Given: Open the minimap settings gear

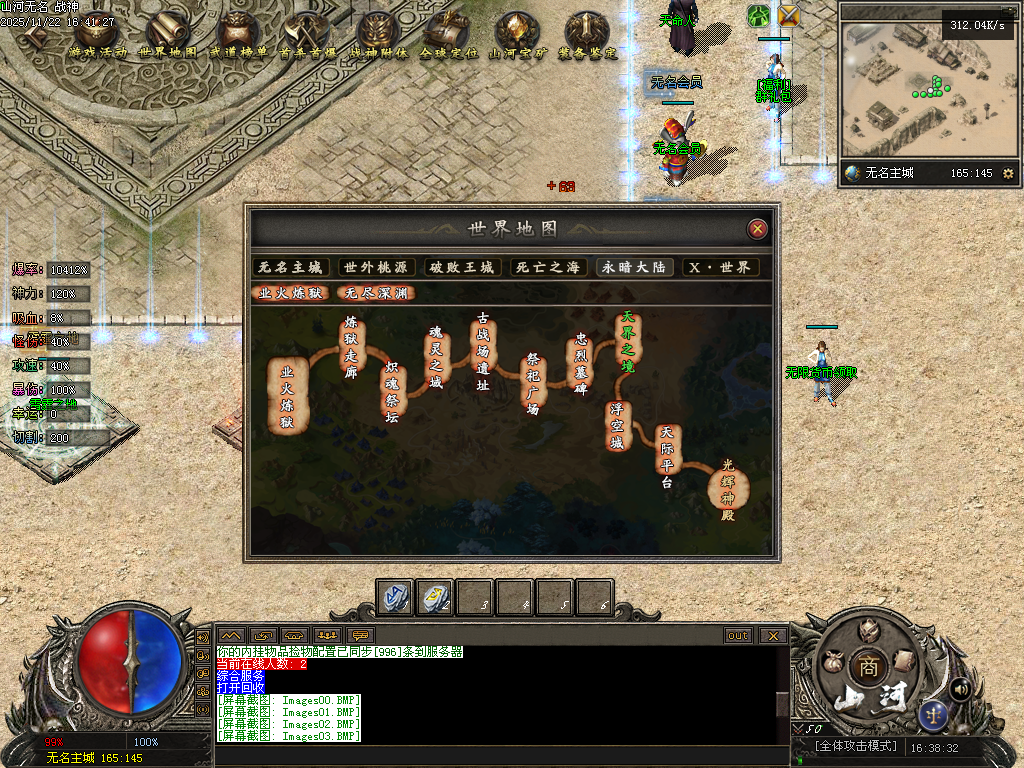Looking at the screenshot, I should (1007, 173).
